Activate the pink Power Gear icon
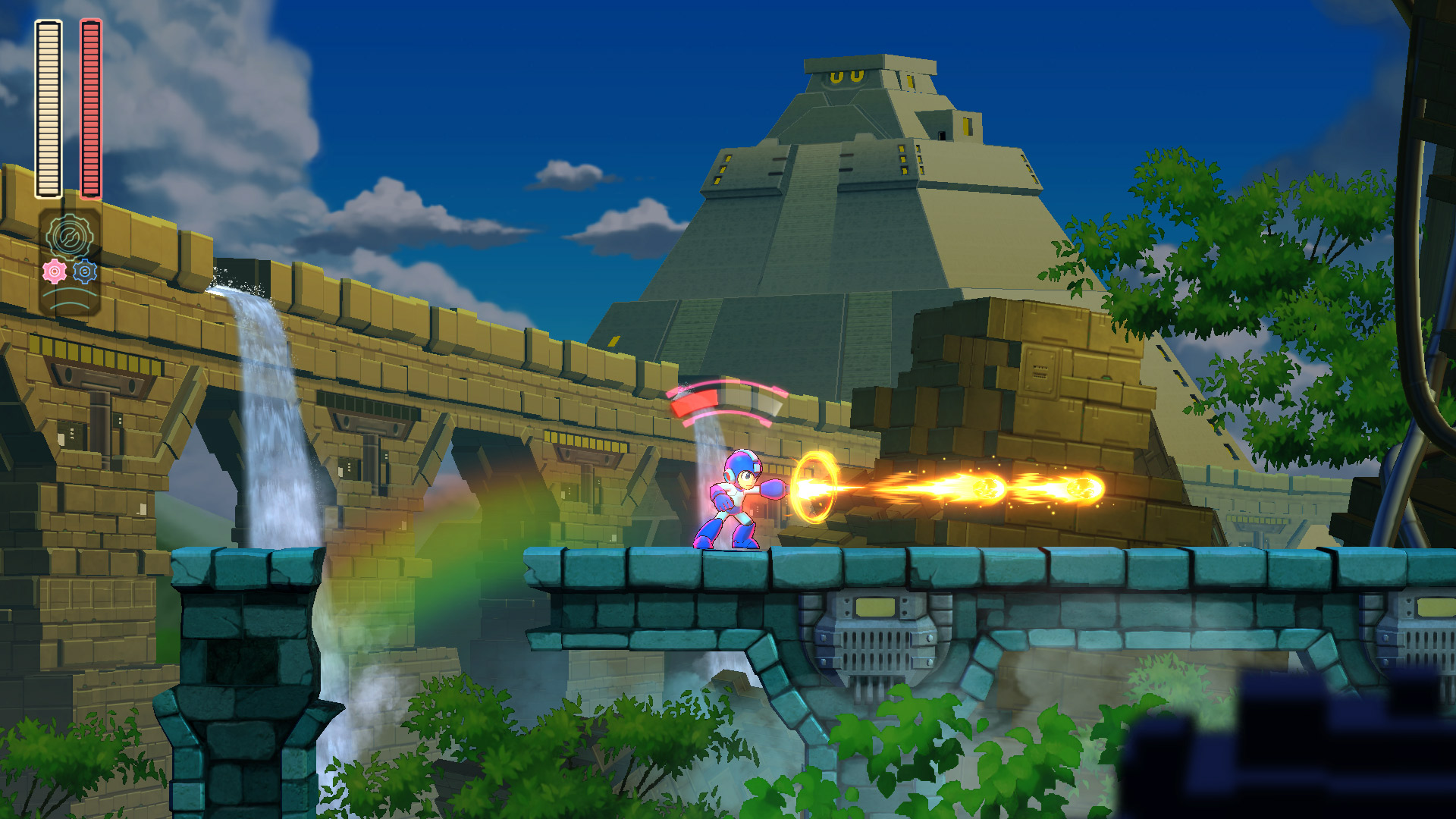This screenshot has height=819, width=1456. click(x=55, y=271)
